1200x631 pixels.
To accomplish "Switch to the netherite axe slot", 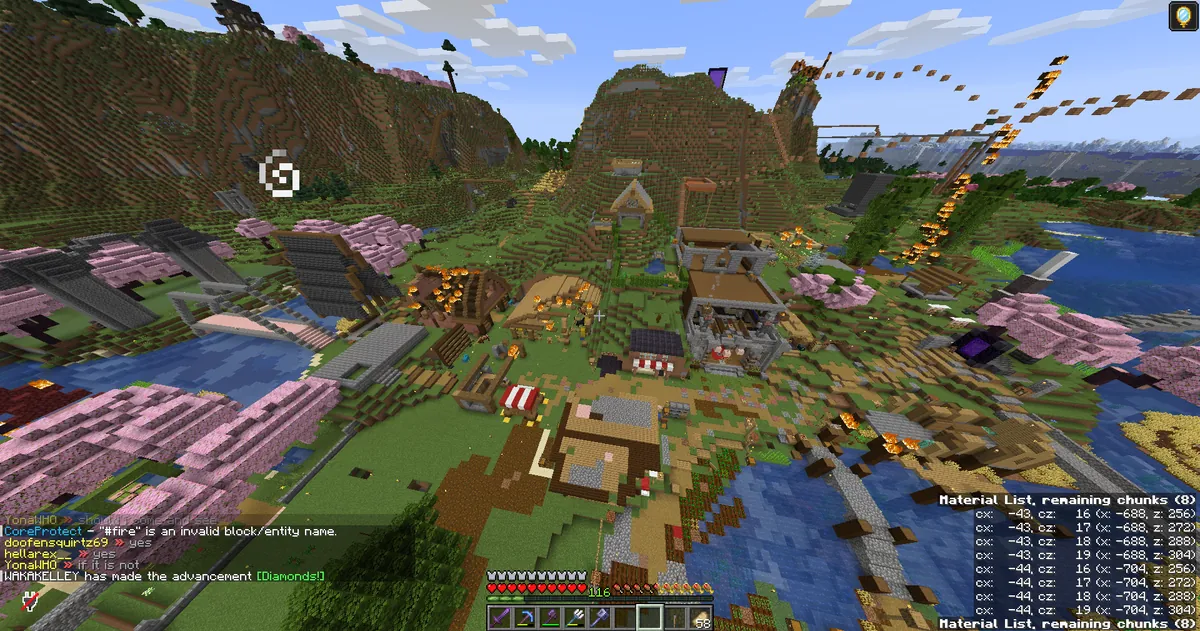I will tap(549, 618).
